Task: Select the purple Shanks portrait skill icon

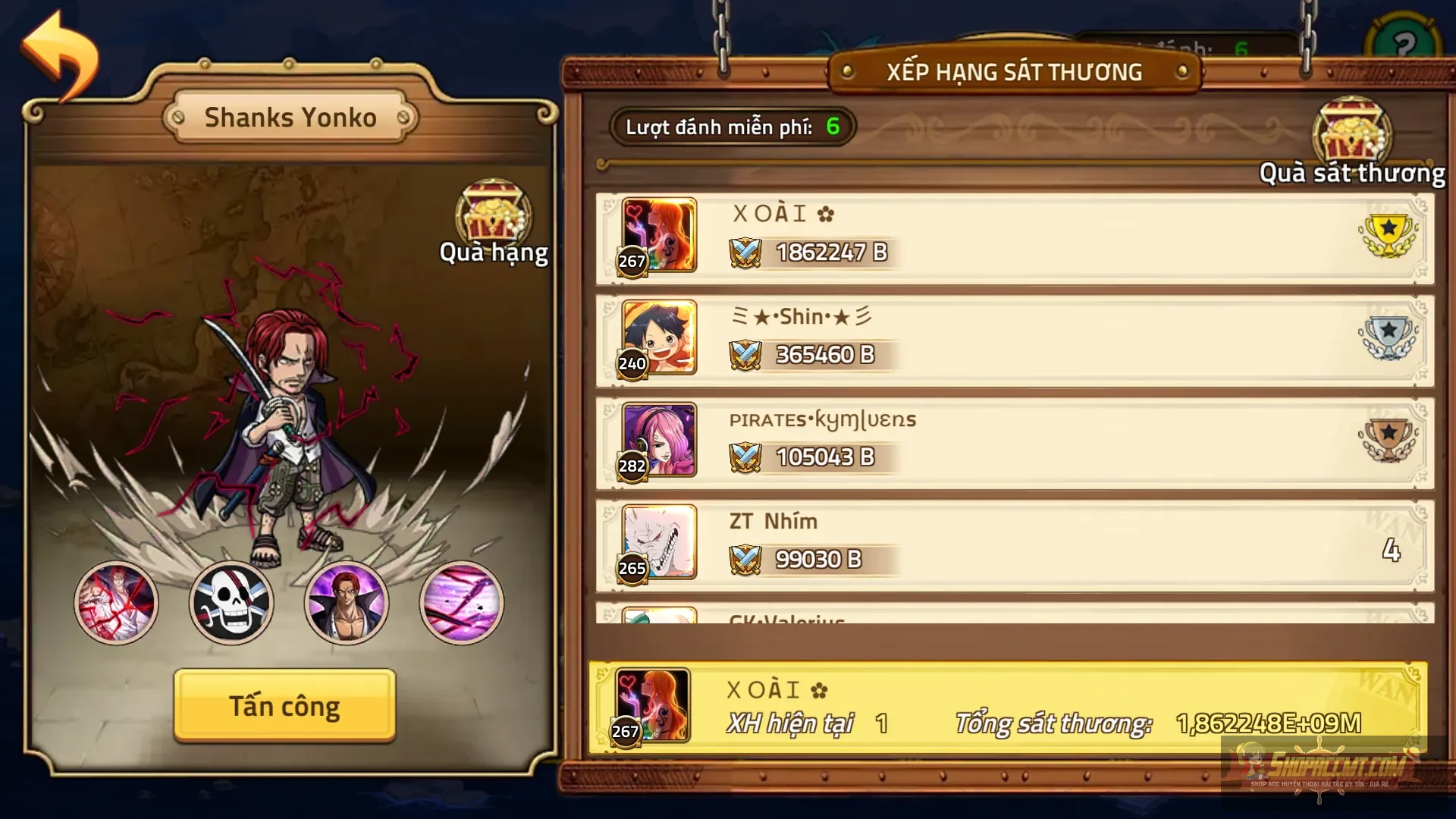Action: (347, 603)
